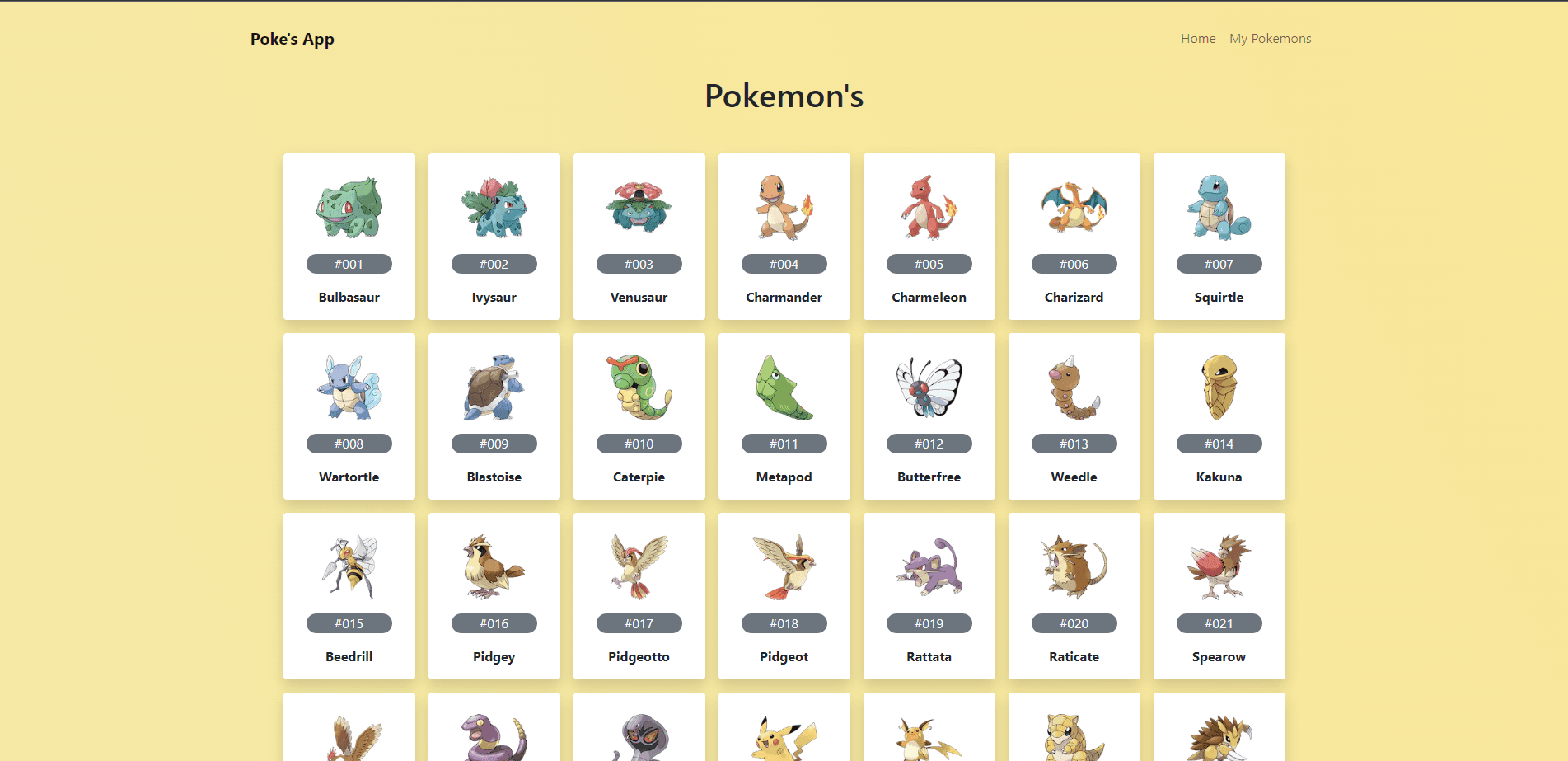
Task: Select the Blastoise sprite image
Action: click(x=494, y=386)
